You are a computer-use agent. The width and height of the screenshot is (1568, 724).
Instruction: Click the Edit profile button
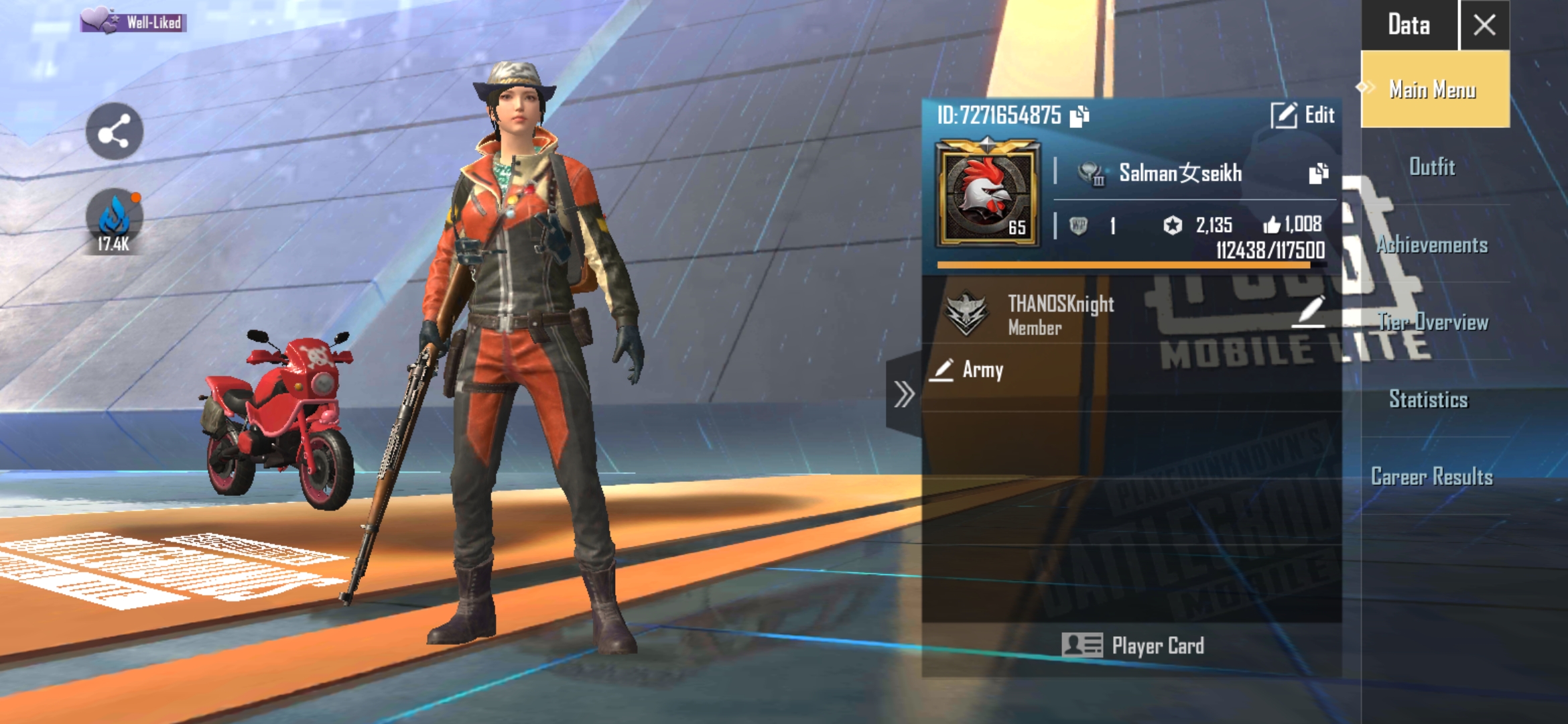point(1303,115)
